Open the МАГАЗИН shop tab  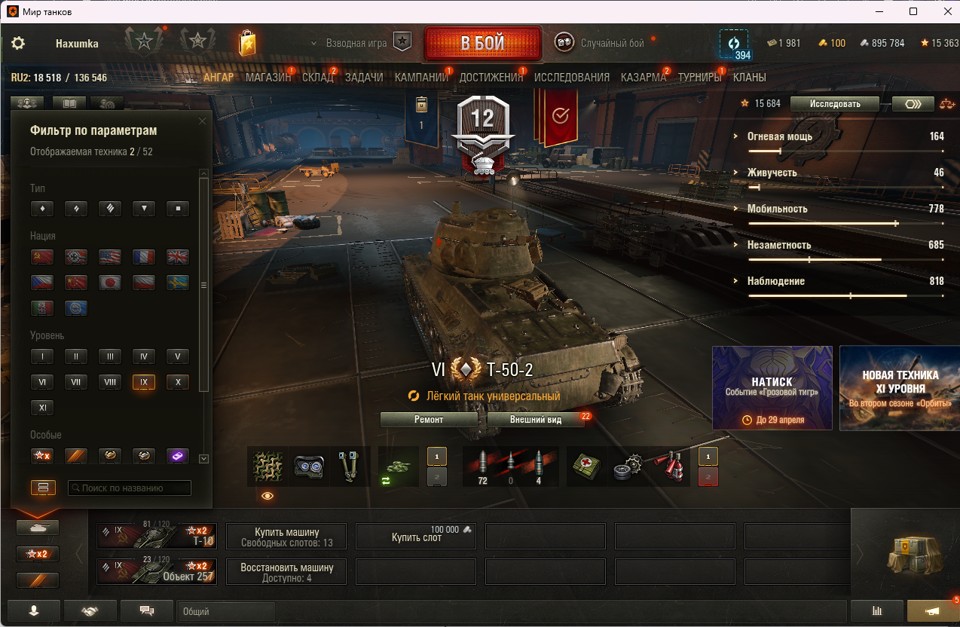[268, 77]
